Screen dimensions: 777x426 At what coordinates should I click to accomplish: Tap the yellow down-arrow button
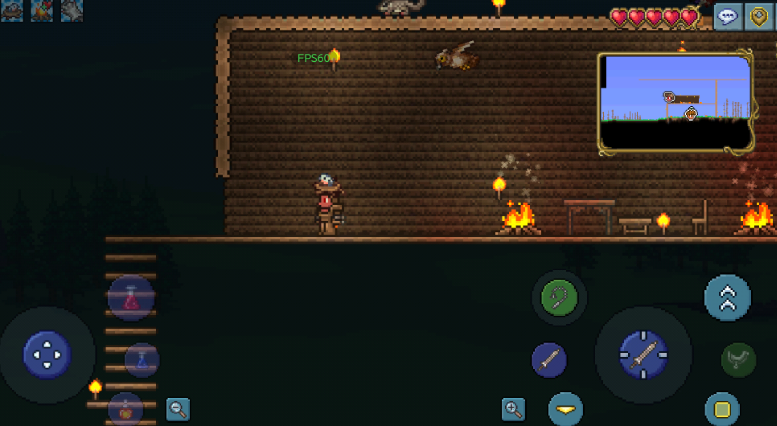click(x=566, y=409)
